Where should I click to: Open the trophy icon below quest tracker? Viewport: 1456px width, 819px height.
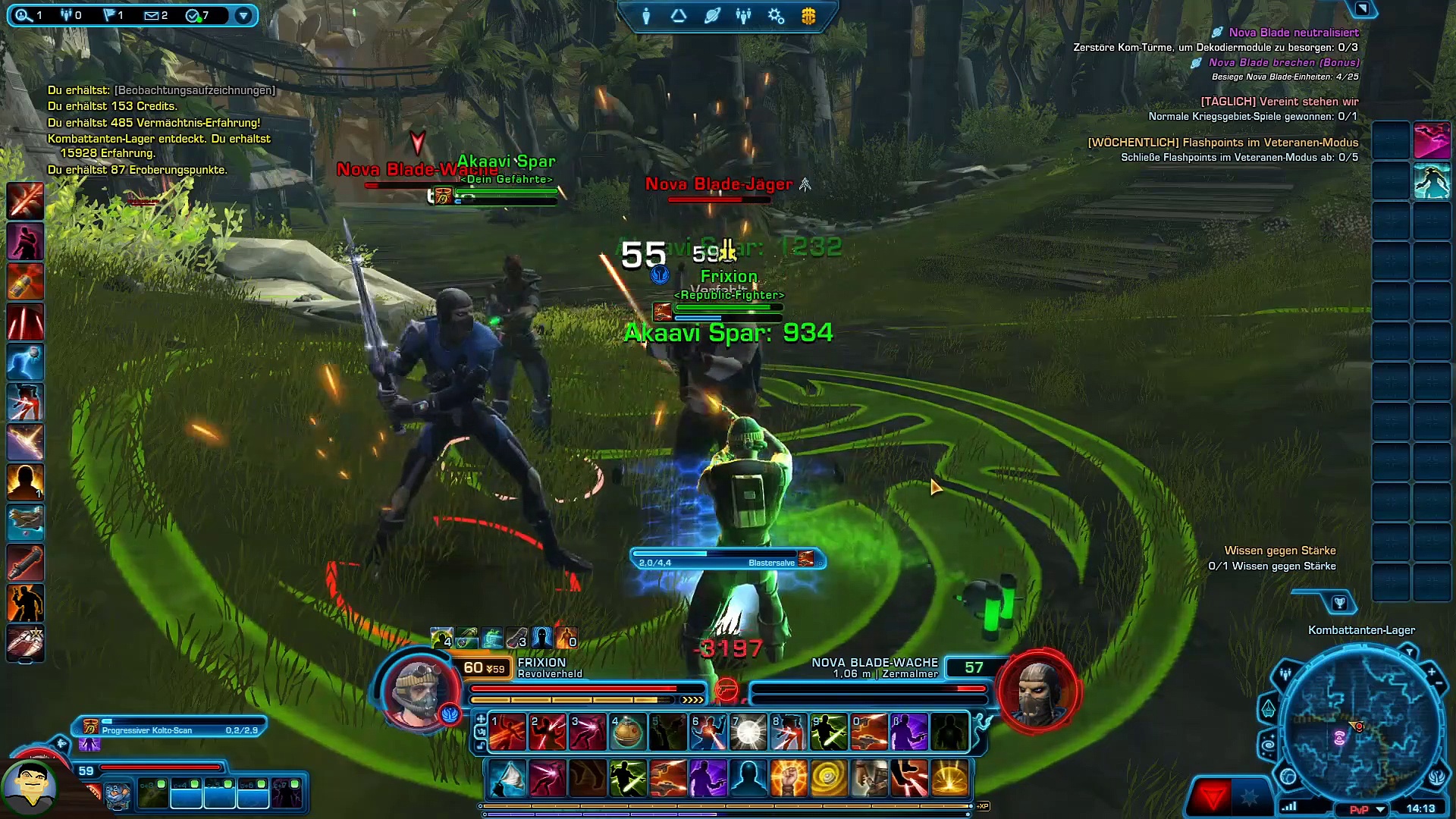(1339, 603)
